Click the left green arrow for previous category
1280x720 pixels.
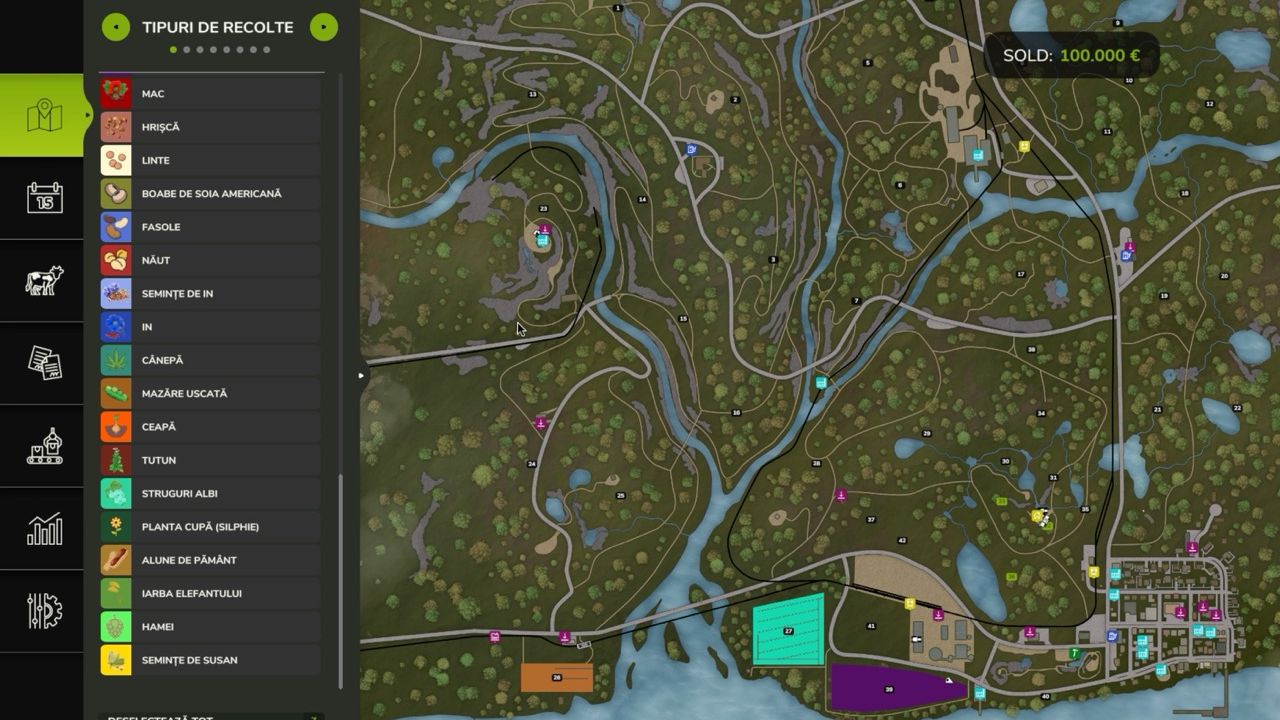pos(117,27)
